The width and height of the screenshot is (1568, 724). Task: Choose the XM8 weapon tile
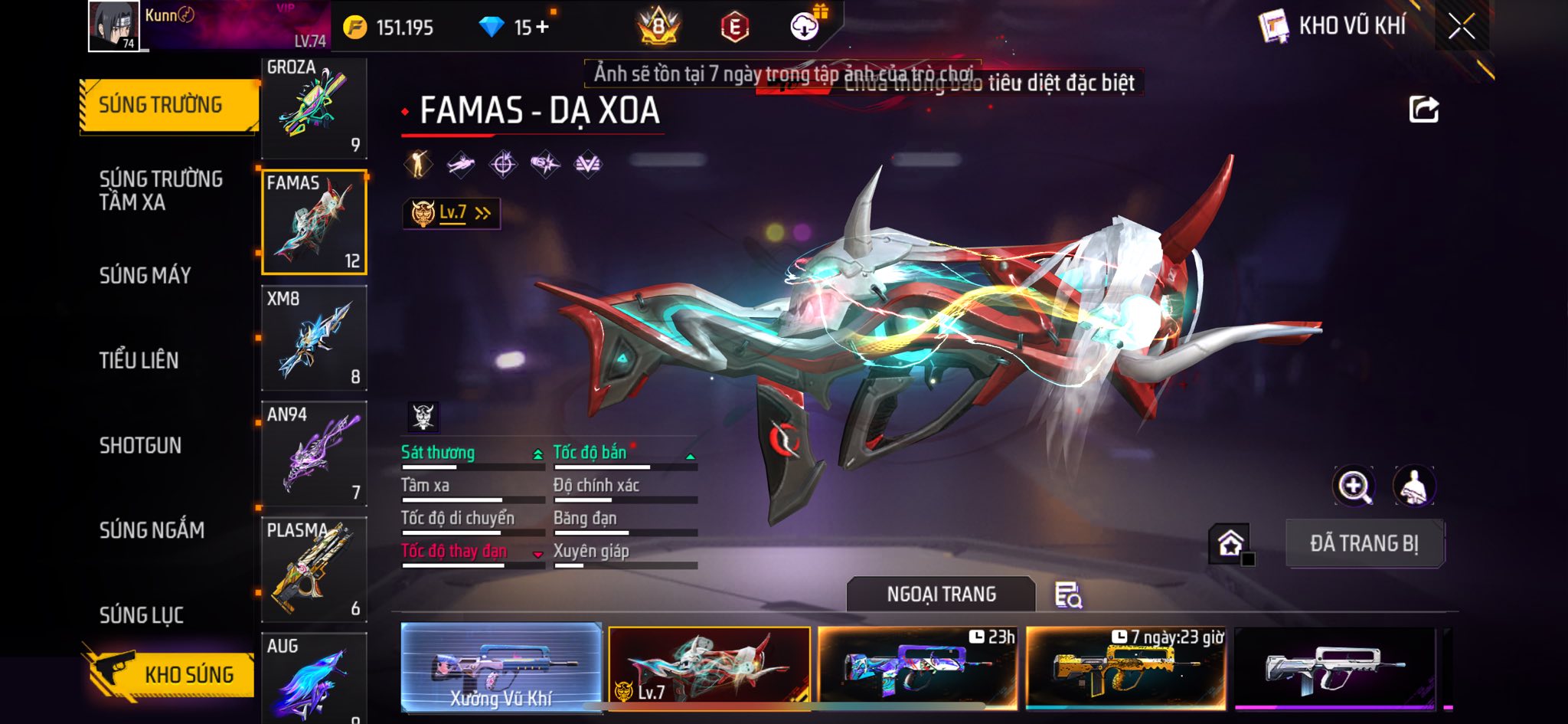(314, 338)
